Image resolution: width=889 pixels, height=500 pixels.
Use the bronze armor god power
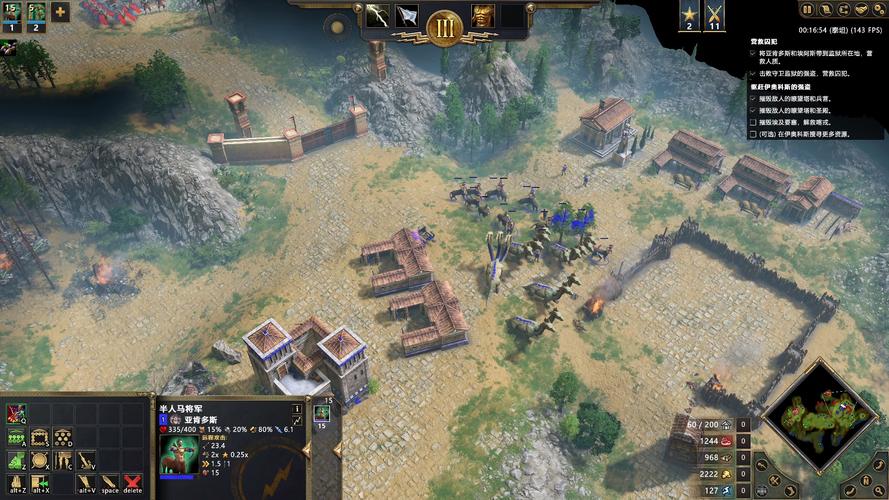coord(483,16)
